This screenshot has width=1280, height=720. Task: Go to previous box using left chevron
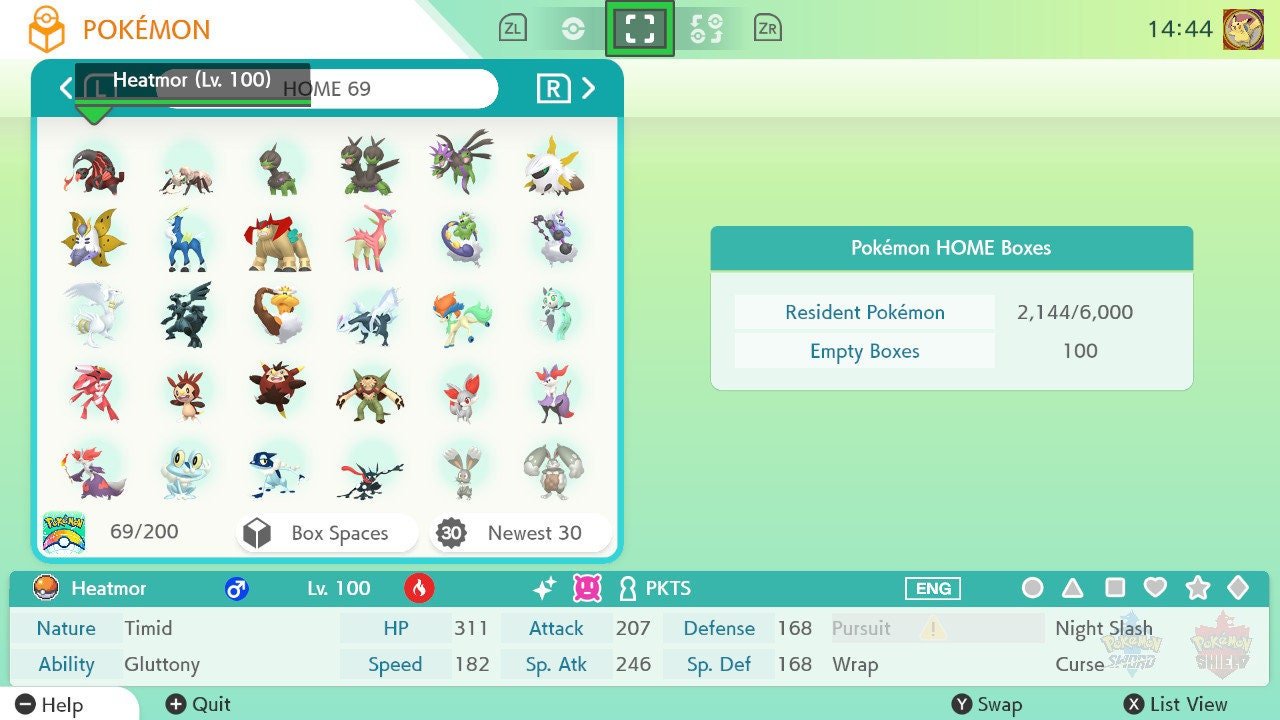(x=64, y=88)
